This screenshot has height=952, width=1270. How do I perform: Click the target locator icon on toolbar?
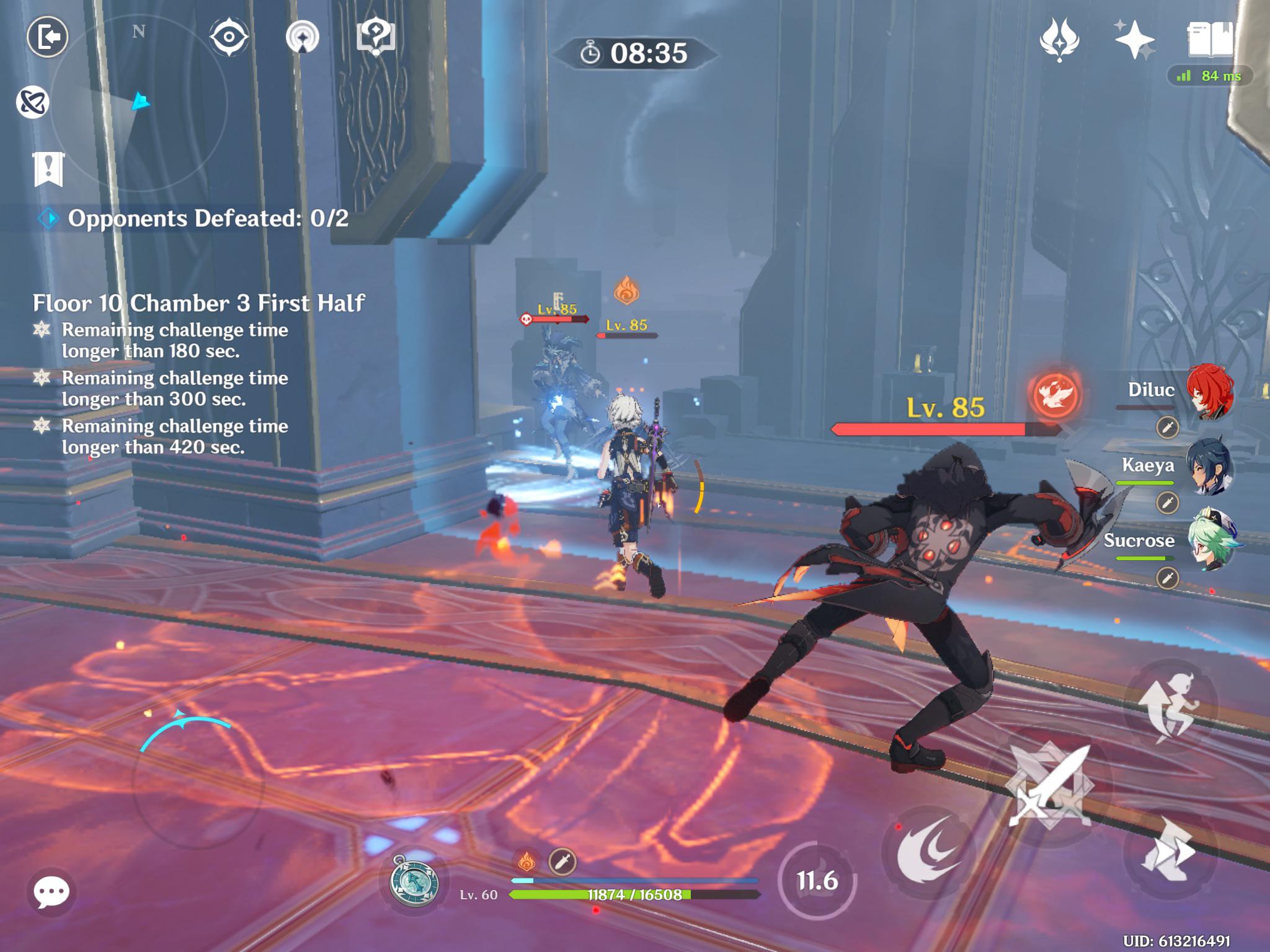(x=302, y=37)
